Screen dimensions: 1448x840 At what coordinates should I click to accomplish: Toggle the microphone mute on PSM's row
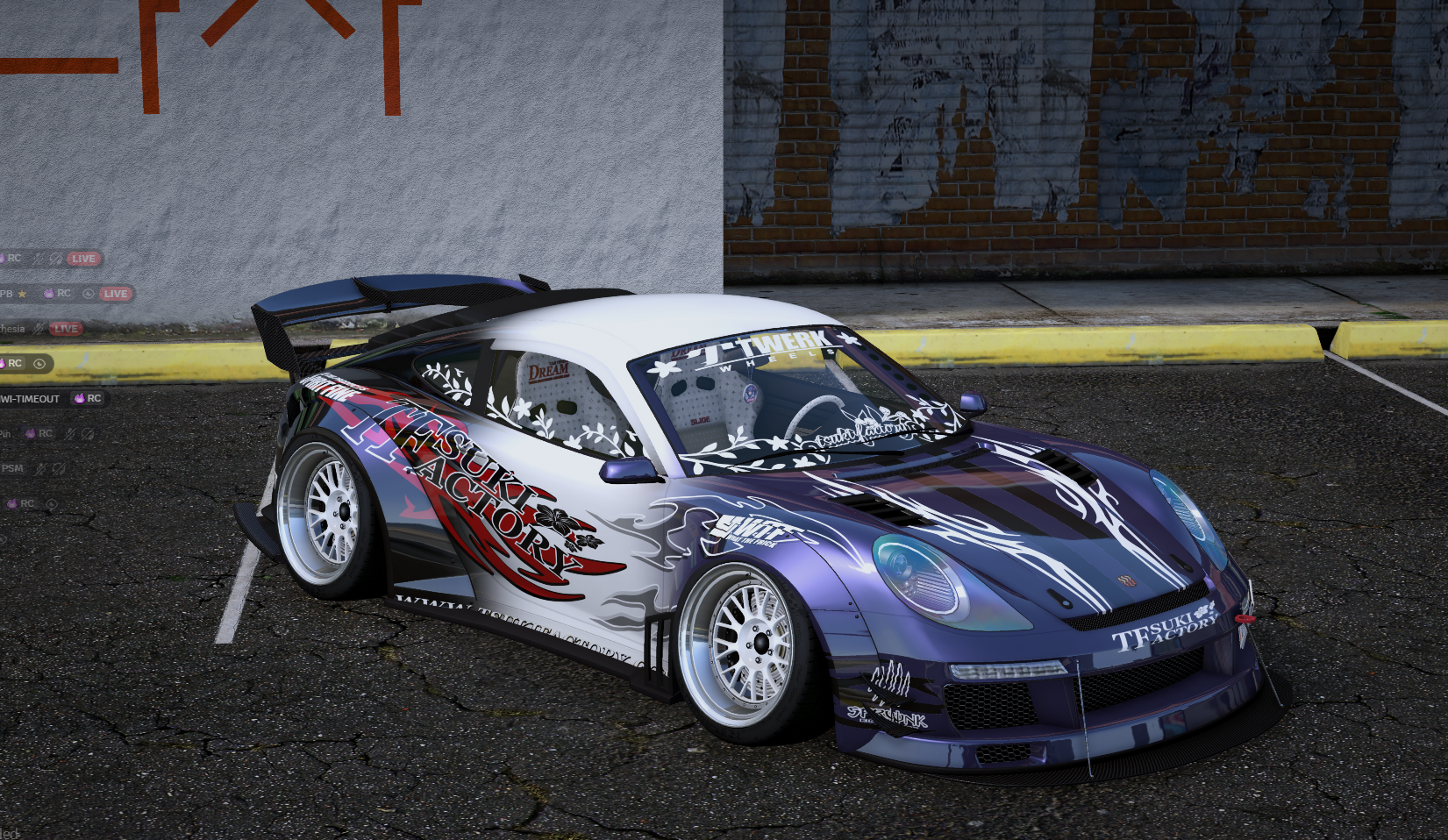point(40,468)
